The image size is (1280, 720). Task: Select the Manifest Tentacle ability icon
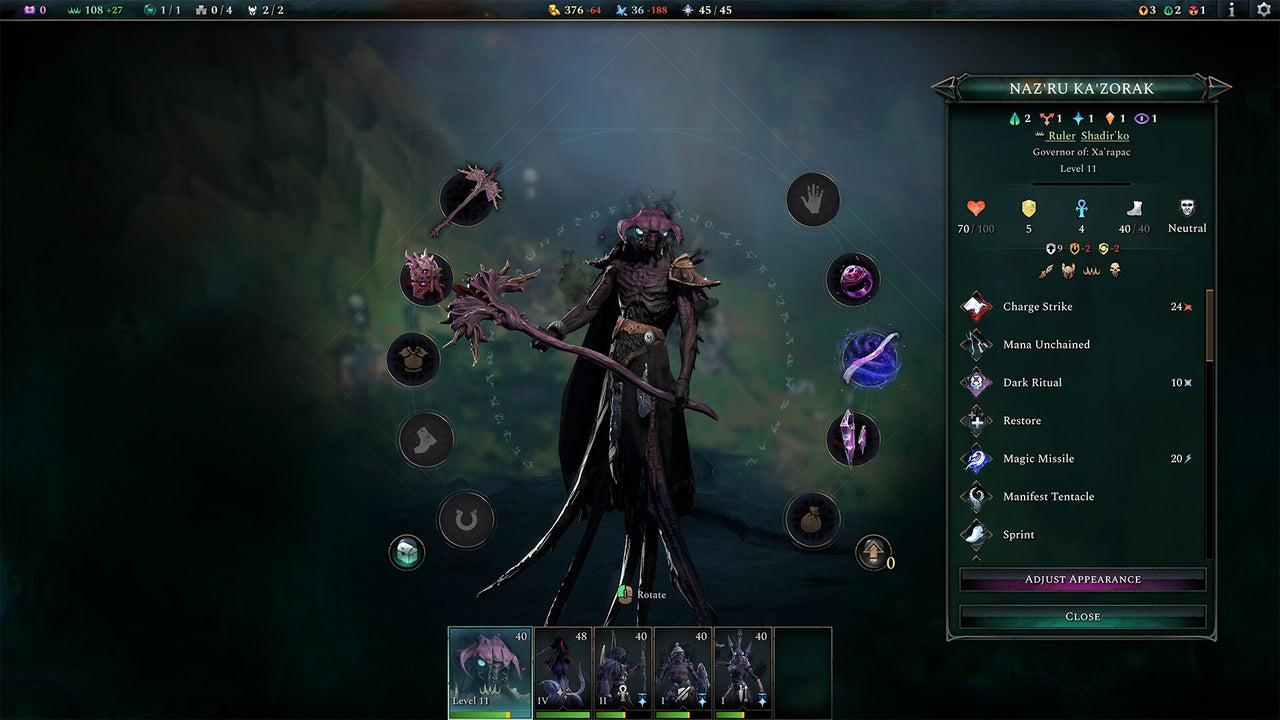point(977,496)
